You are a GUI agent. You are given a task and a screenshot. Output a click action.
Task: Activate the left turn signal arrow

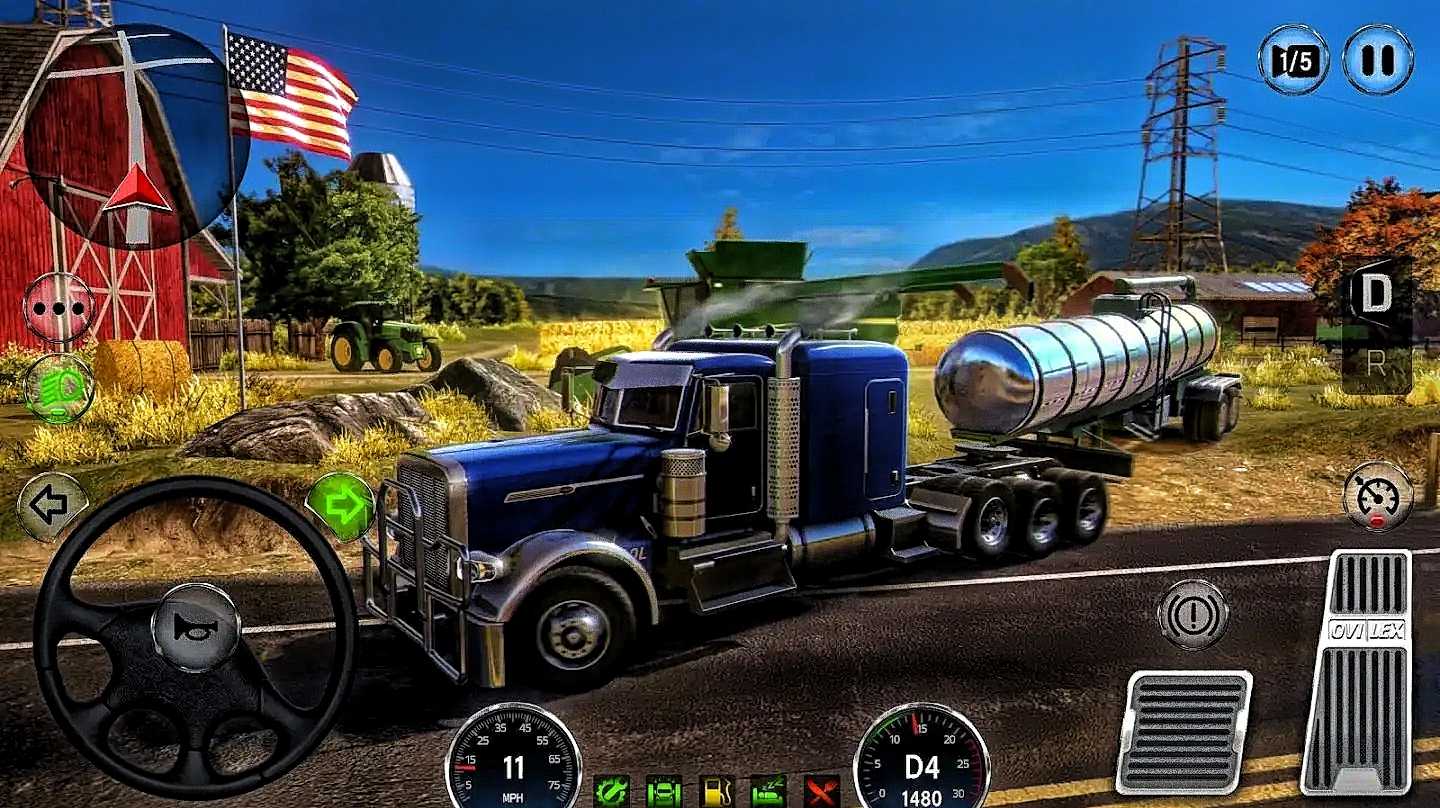coord(51,506)
